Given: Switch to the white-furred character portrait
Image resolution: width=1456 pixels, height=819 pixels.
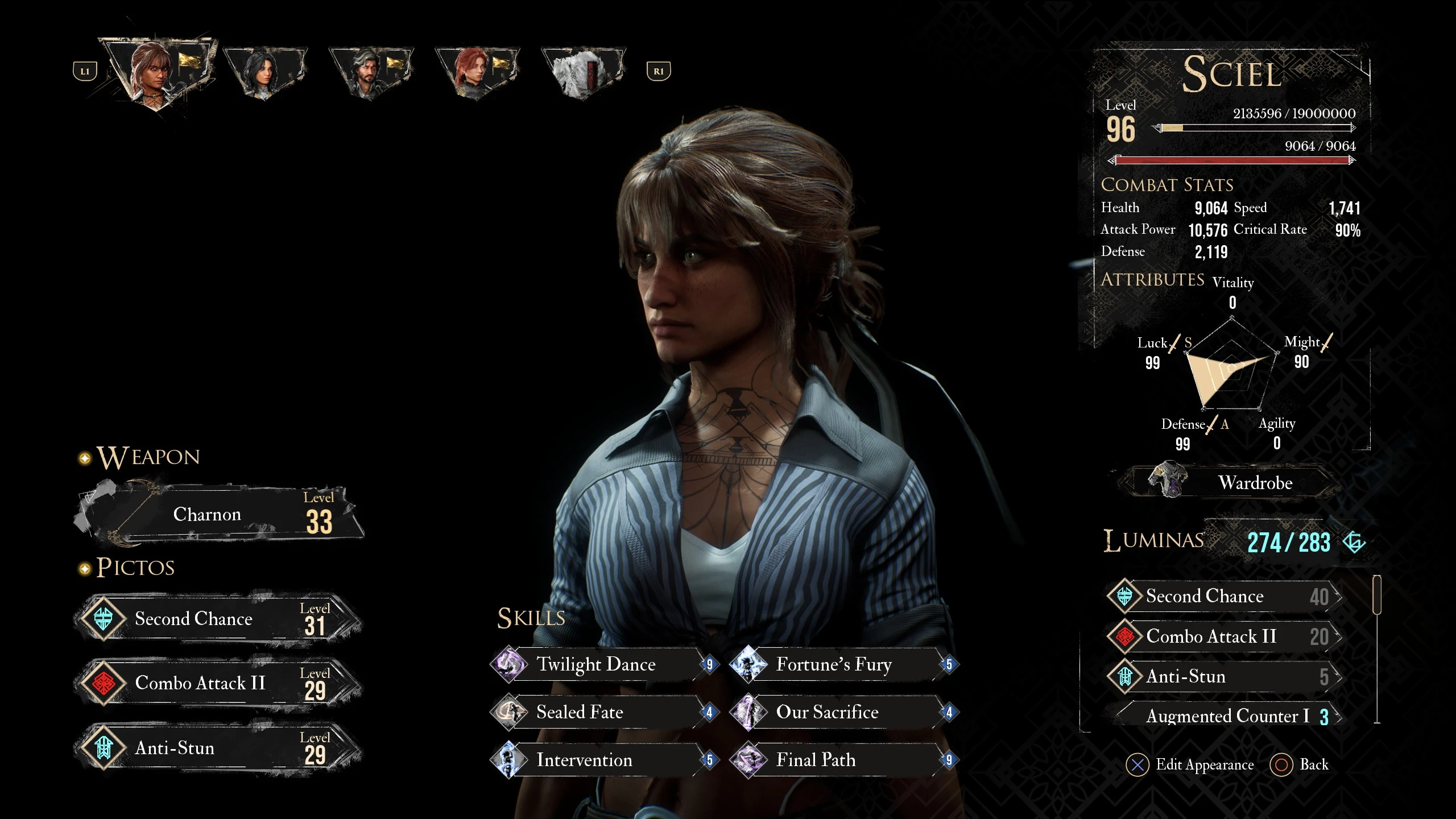Looking at the screenshot, I should pyautogui.click(x=582, y=73).
